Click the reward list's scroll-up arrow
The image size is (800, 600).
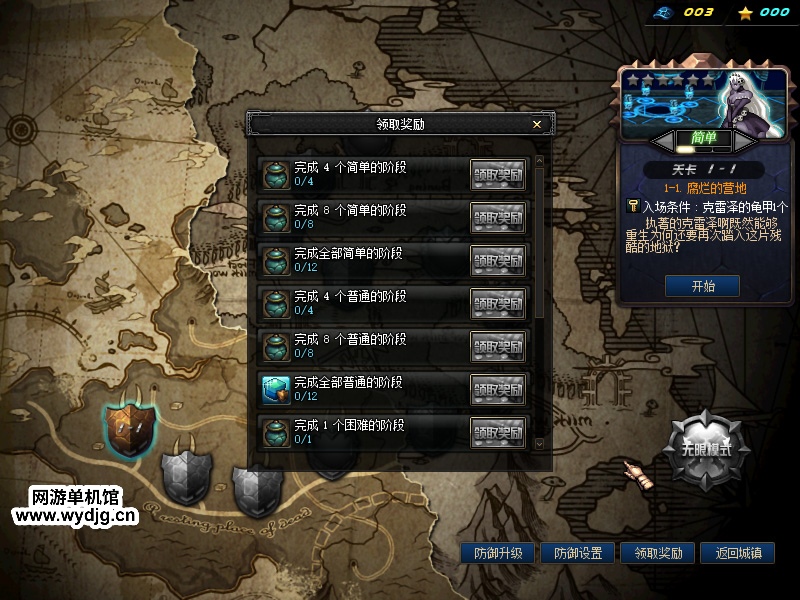coord(540,160)
